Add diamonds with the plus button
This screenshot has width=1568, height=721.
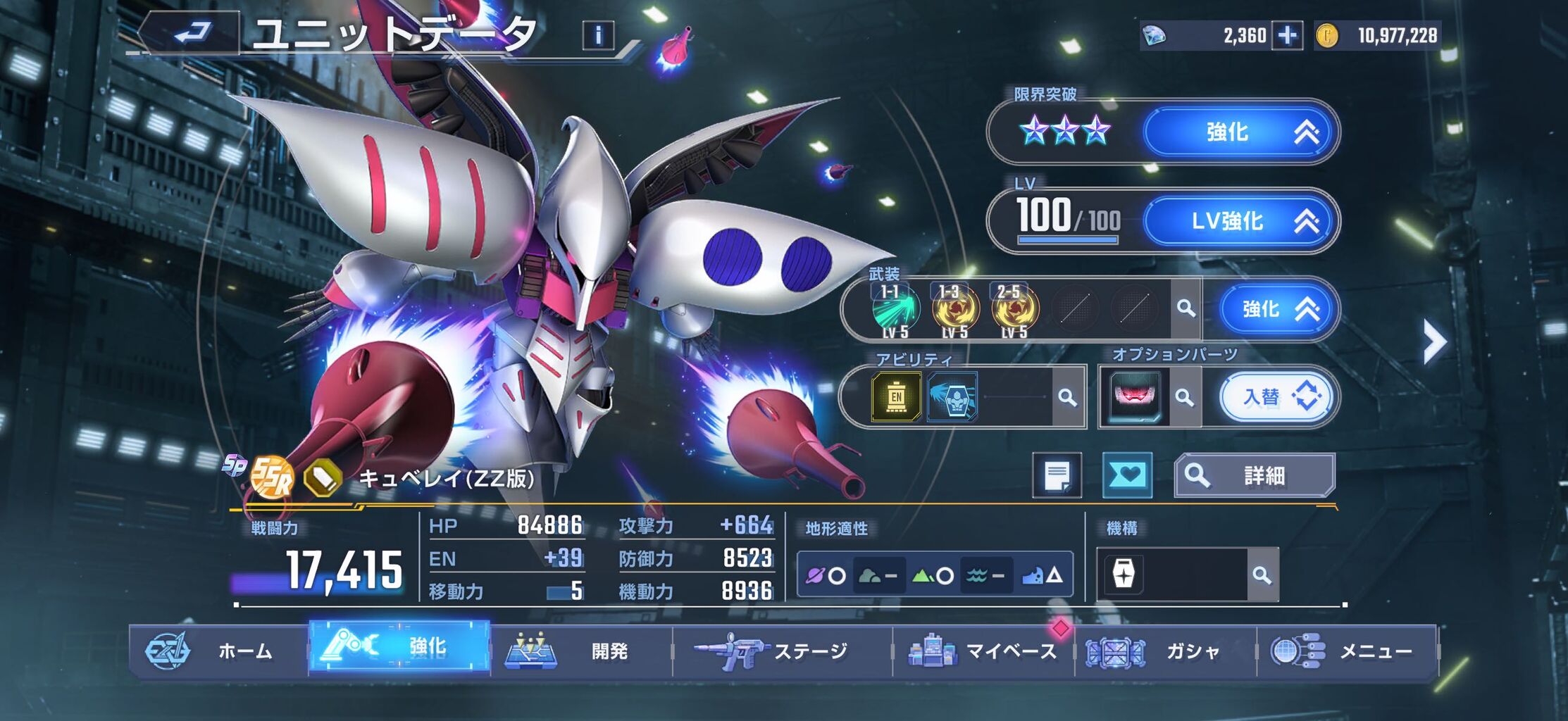(1287, 36)
